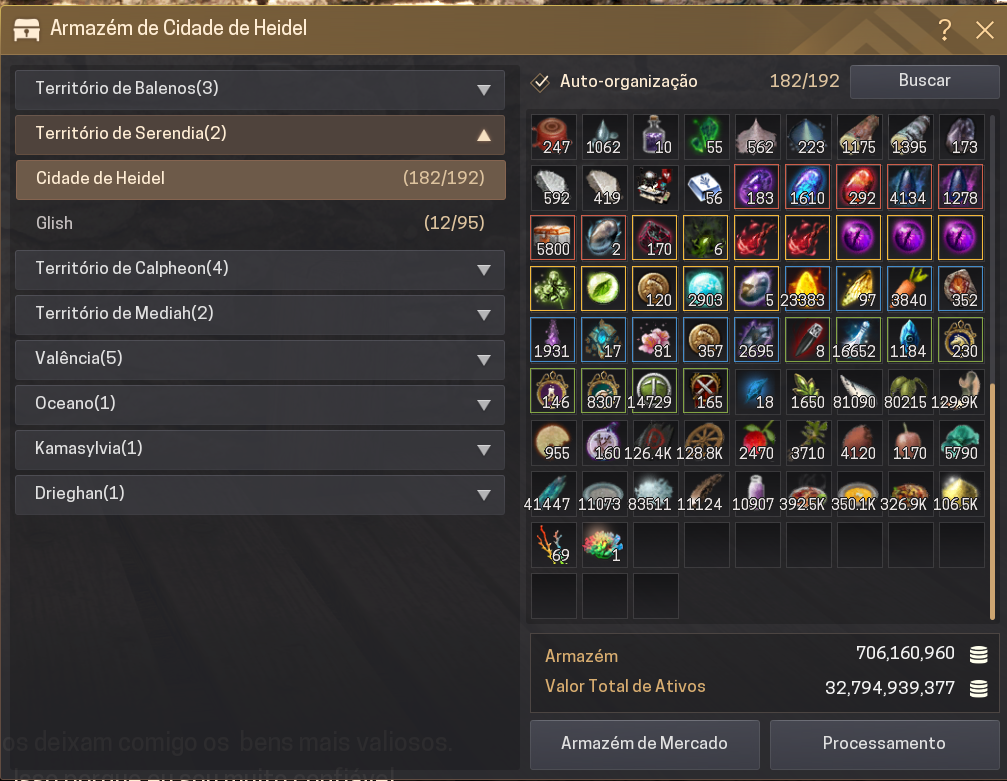Open the Processamento window
This screenshot has width=1007, height=781.
884,744
